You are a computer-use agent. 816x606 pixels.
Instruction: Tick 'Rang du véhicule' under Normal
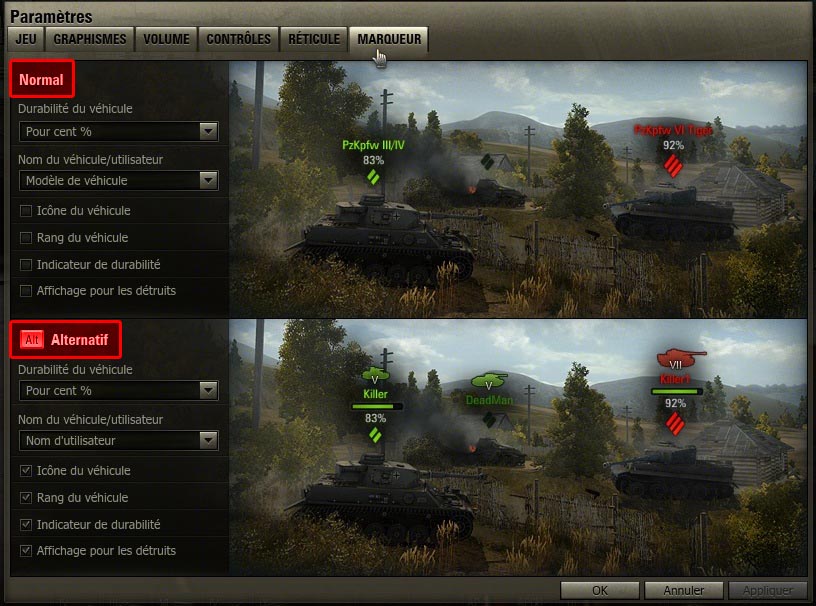pos(26,238)
